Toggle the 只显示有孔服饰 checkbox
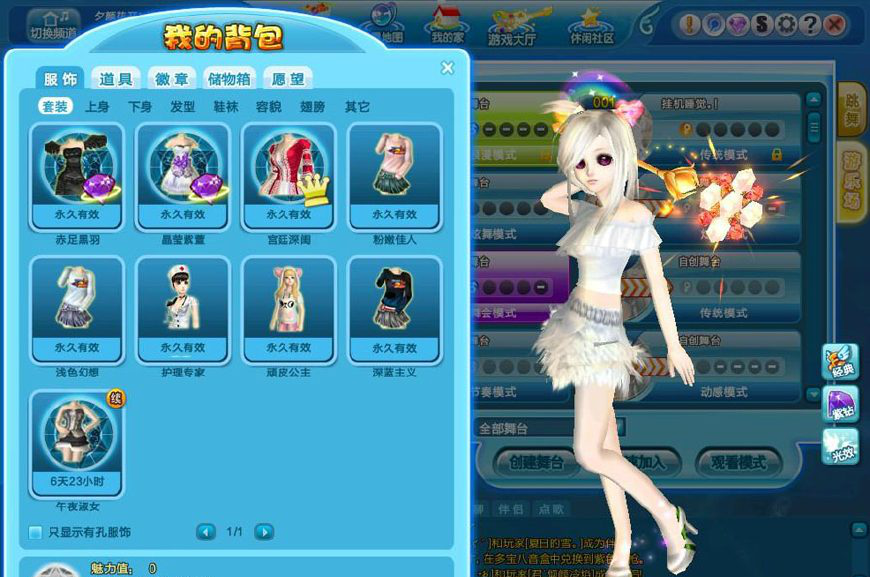 pyautogui.click(x=35, y=532)
